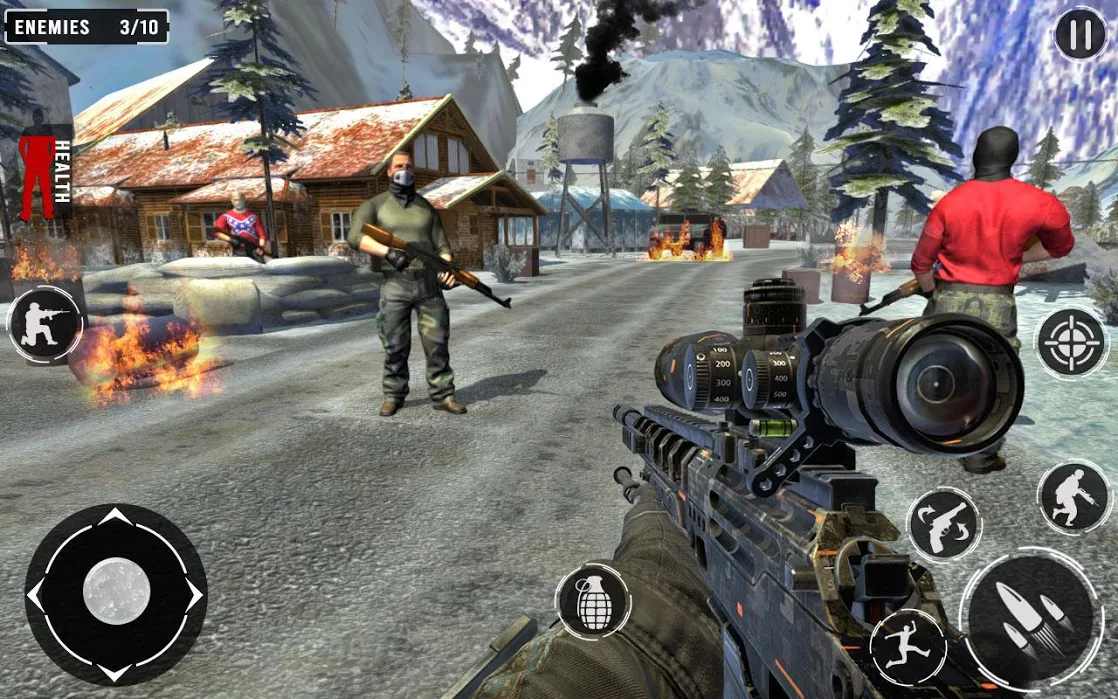Pause the game with the pause button
The width and height of the screenshot is (1118, 699).
(x=1080, y=35)
